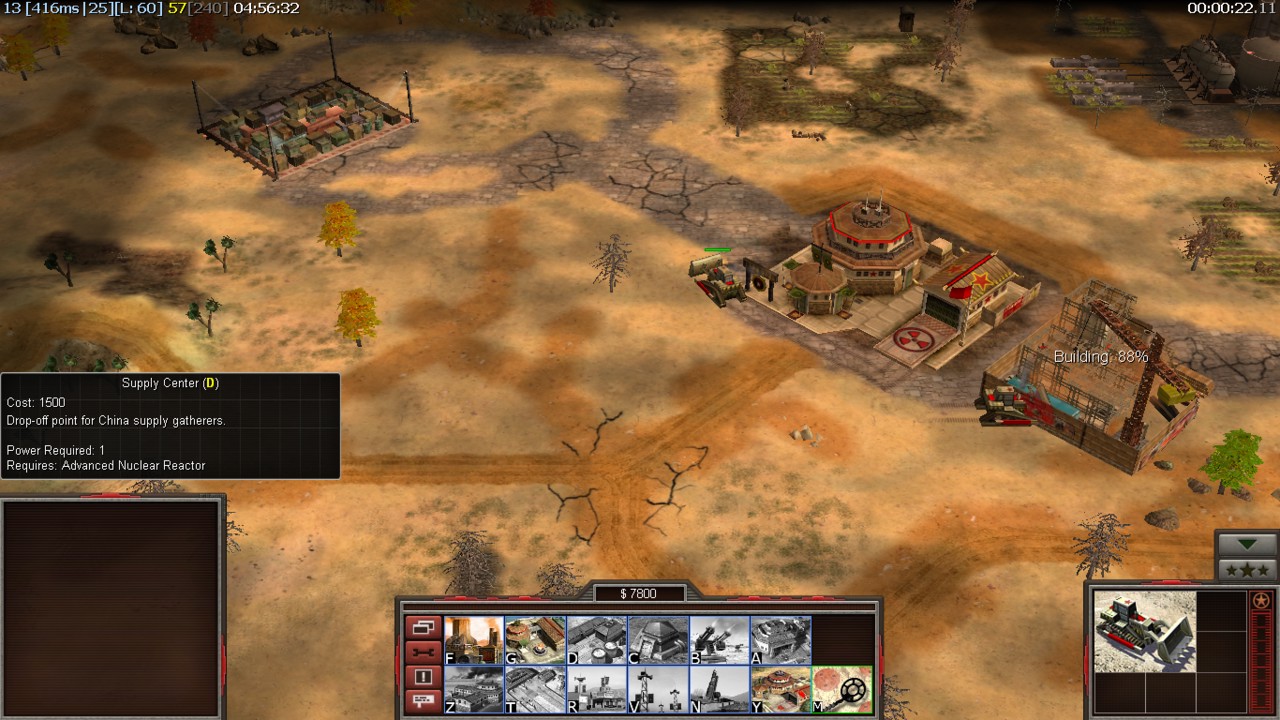Screen dimensions: 1280x720
Task: Select the Supply Center build icon (D)
Action: [x=597, y=640]
